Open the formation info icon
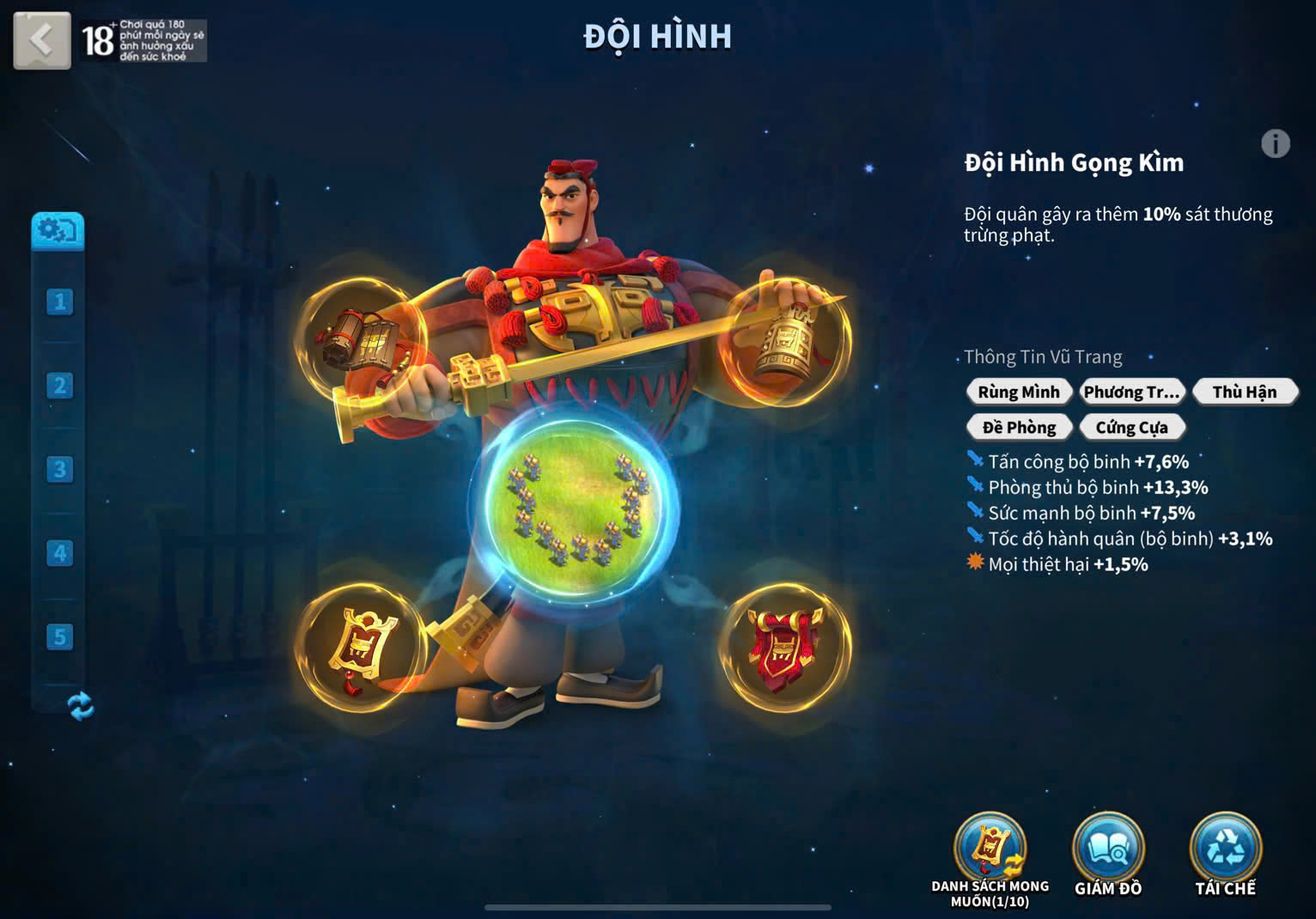The height and width of the screenshot is (919, 1316). click(1275, 143)
